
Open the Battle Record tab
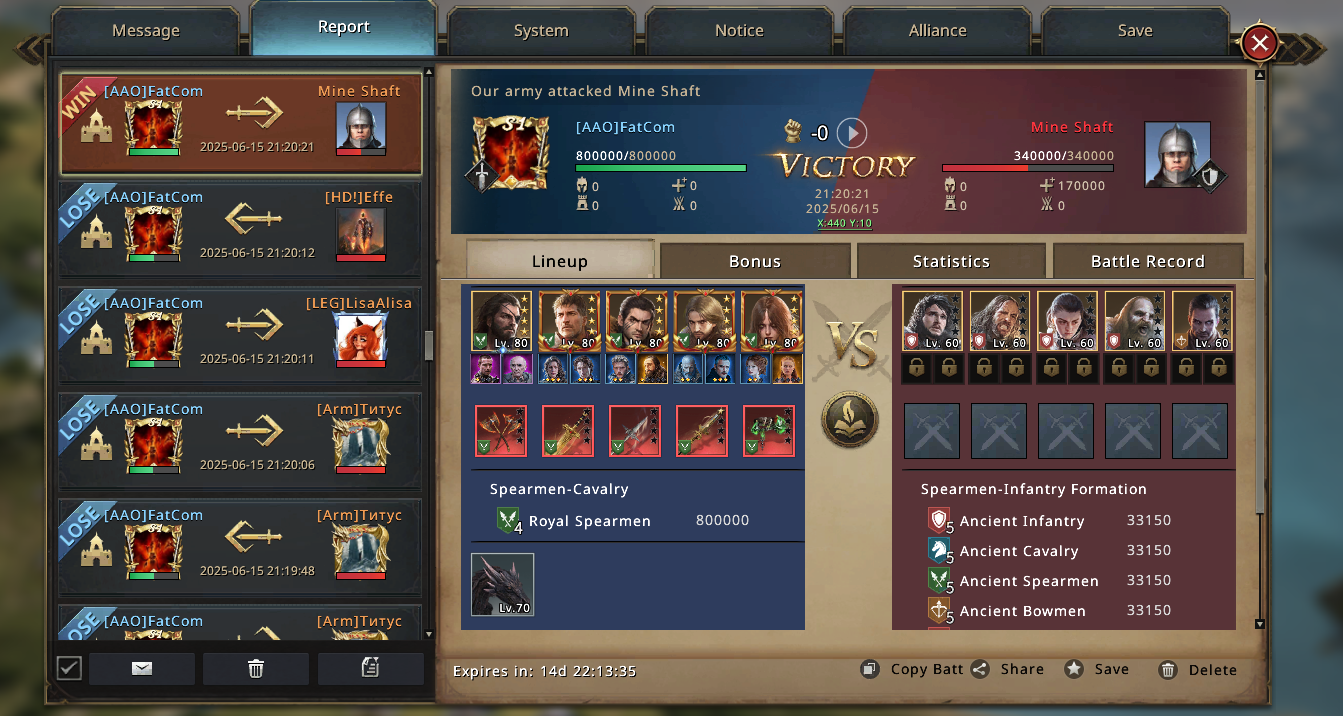click(x=1147, y=261)
